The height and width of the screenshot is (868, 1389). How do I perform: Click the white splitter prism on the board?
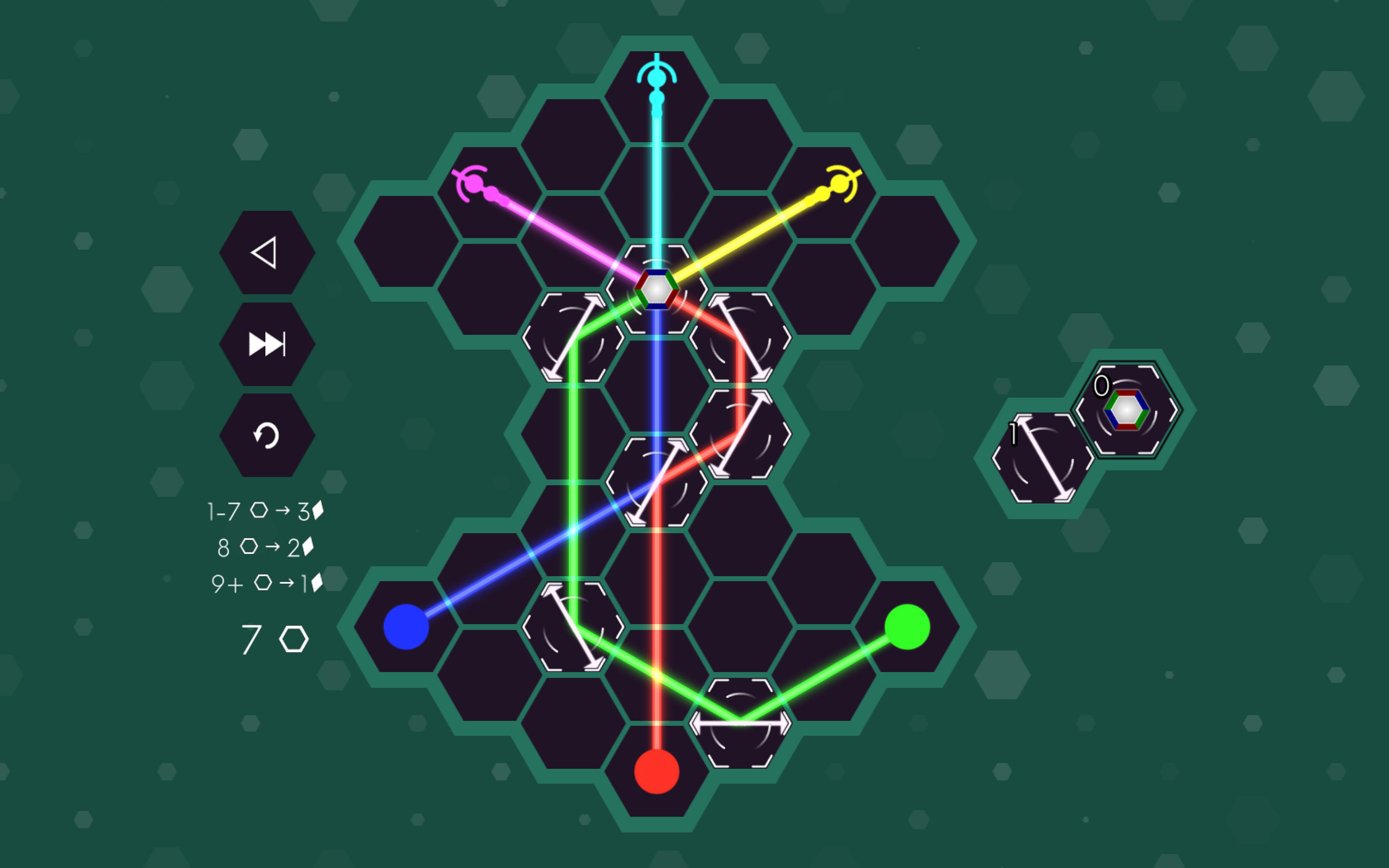pyautogui.click(x=656, y=289)
